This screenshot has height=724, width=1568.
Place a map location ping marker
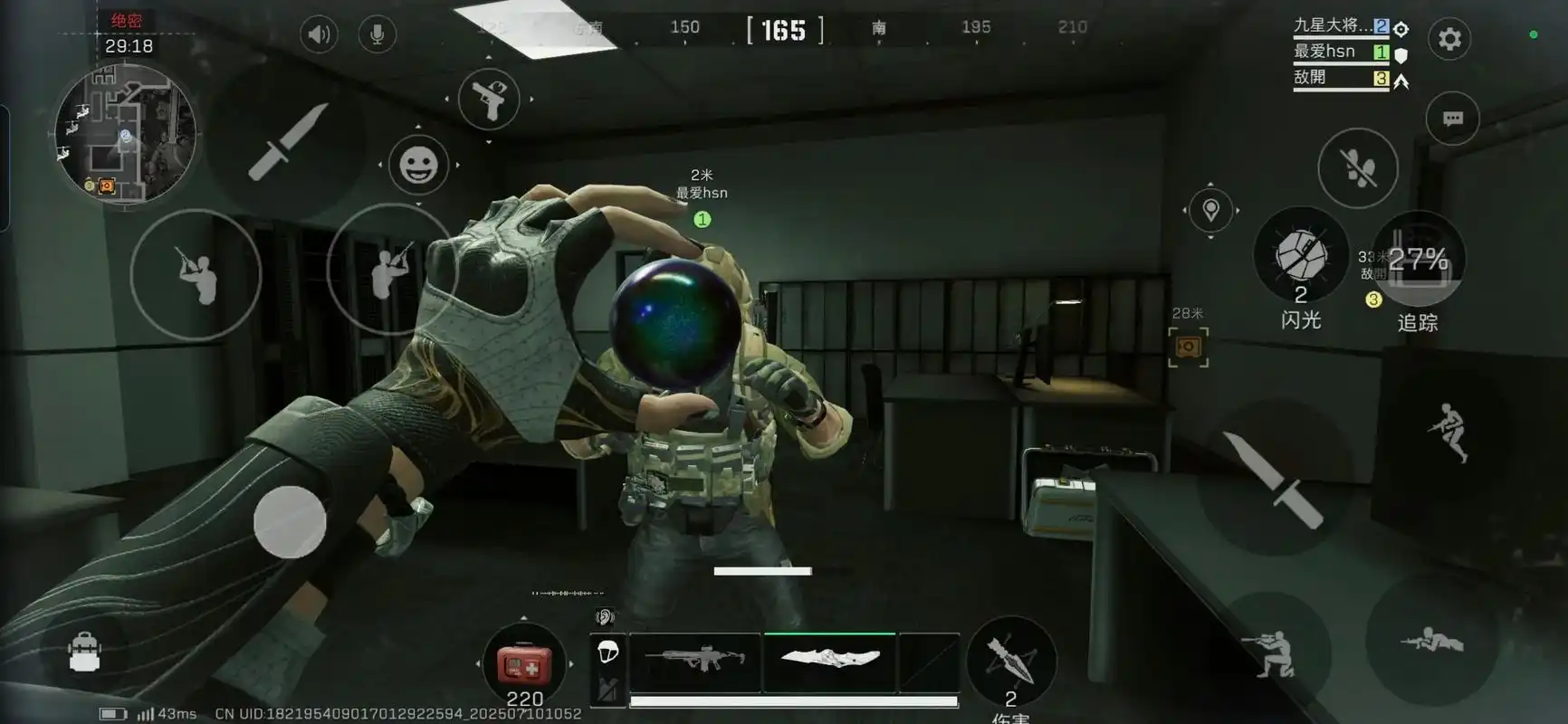pyautogui.click(x=1210, y=210)
